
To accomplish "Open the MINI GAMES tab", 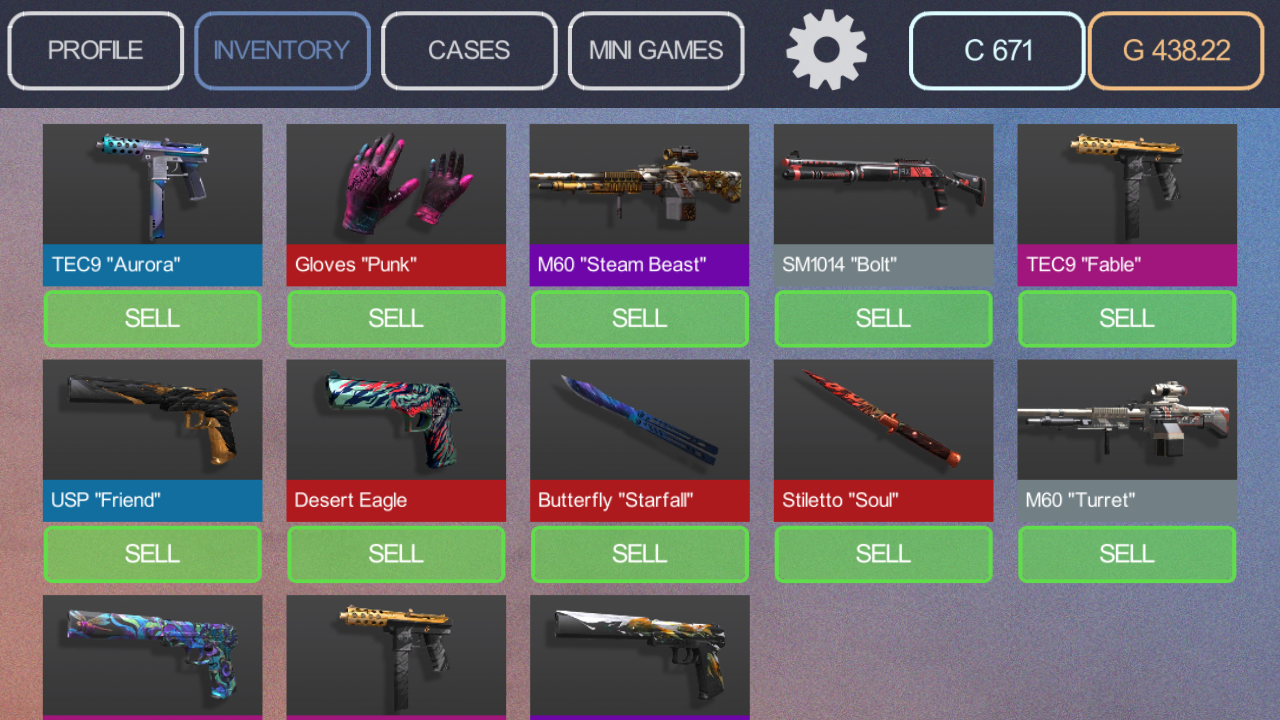I will [655, 50].
